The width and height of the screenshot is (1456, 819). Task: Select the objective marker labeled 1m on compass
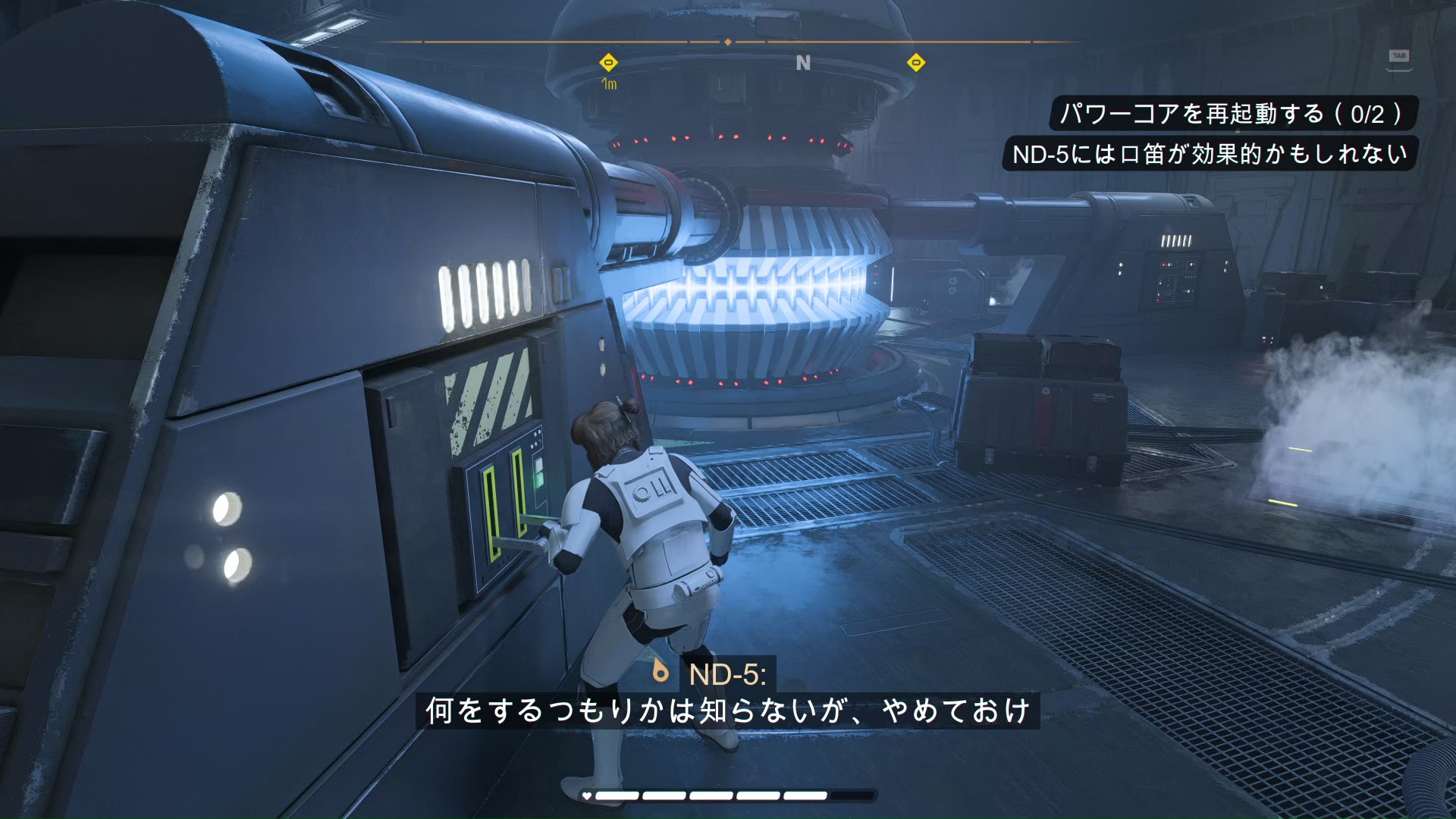click(608, 63)
